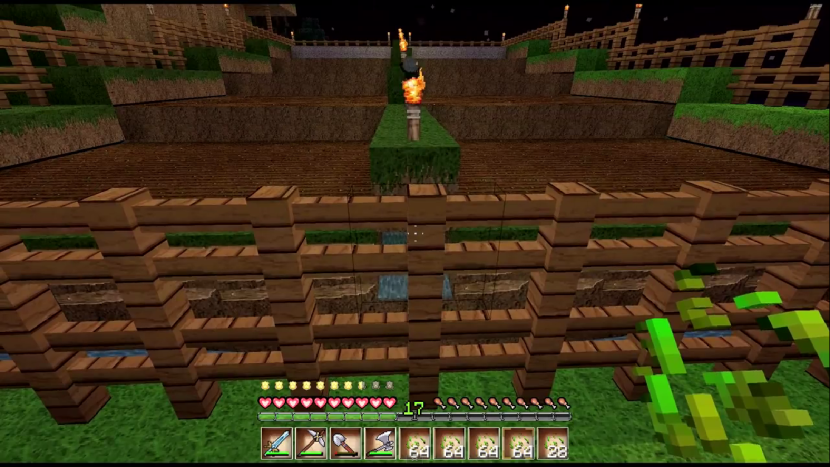Screen dimensions: 830x467
Task: Select the diamond sword hotbar slot
Action: [277, 443]
